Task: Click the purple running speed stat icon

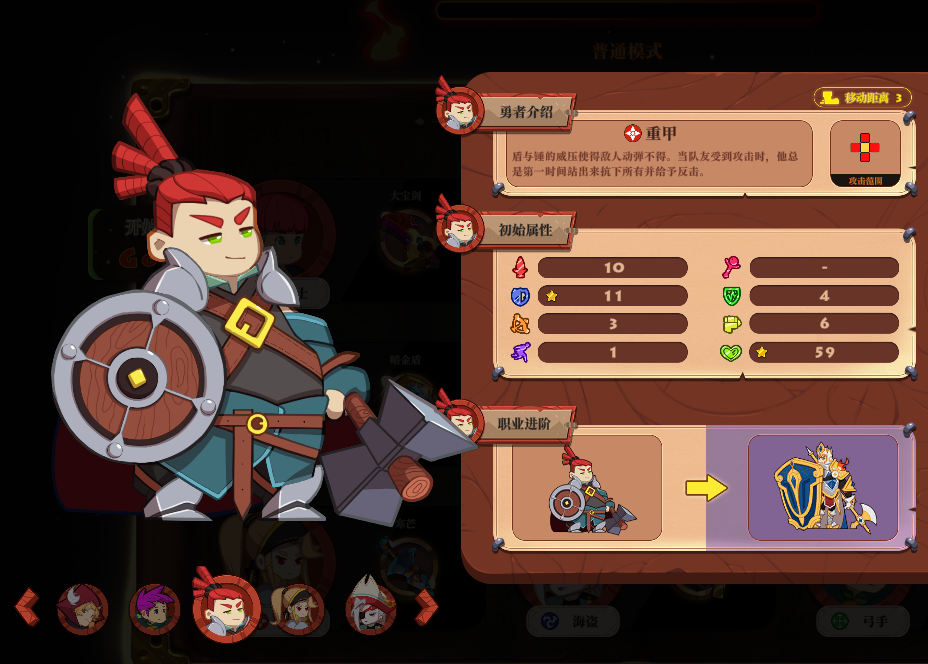Action: (x=520, y=352)
